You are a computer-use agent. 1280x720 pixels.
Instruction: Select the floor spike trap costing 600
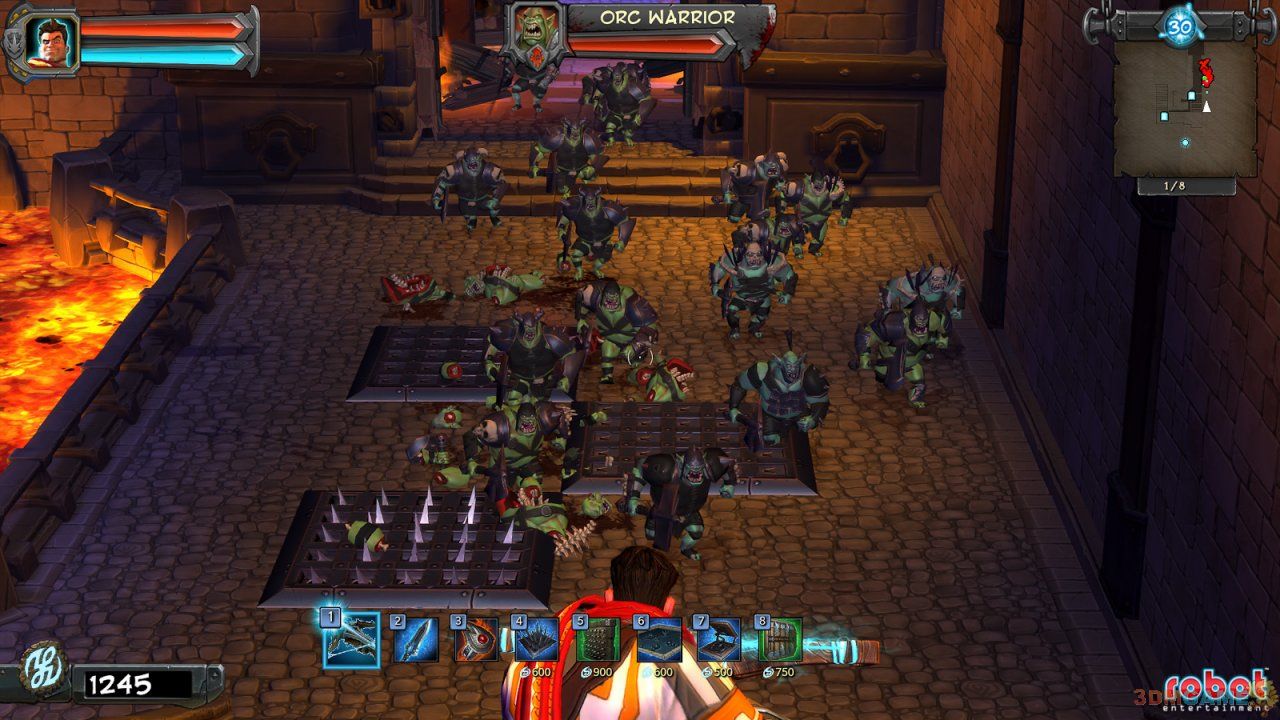click(x=537, y=641)
